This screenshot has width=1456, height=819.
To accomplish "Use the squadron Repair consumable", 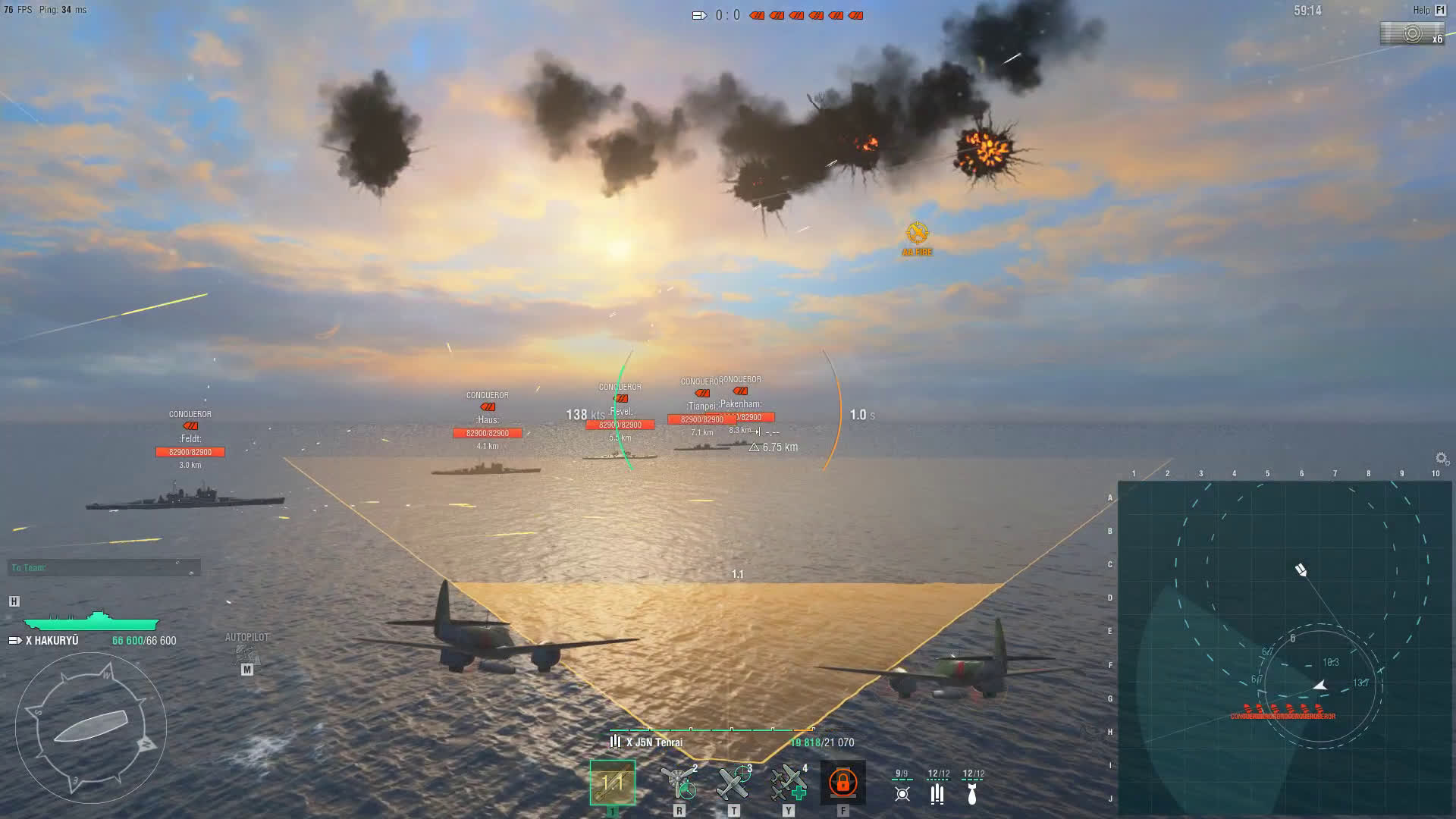I will tap(788, 783).
